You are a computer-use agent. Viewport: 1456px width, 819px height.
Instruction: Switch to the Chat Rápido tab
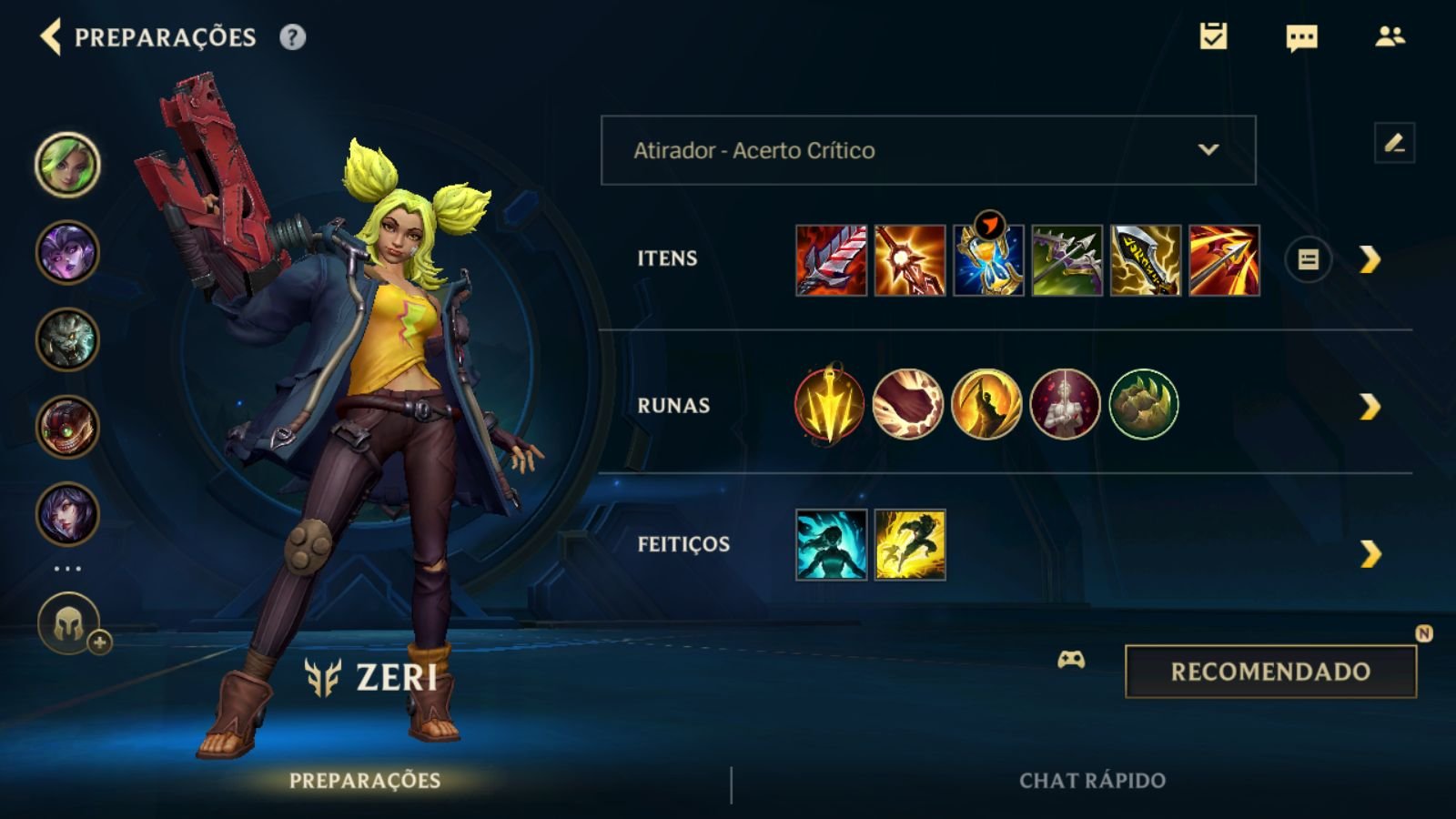[1092, 781]
